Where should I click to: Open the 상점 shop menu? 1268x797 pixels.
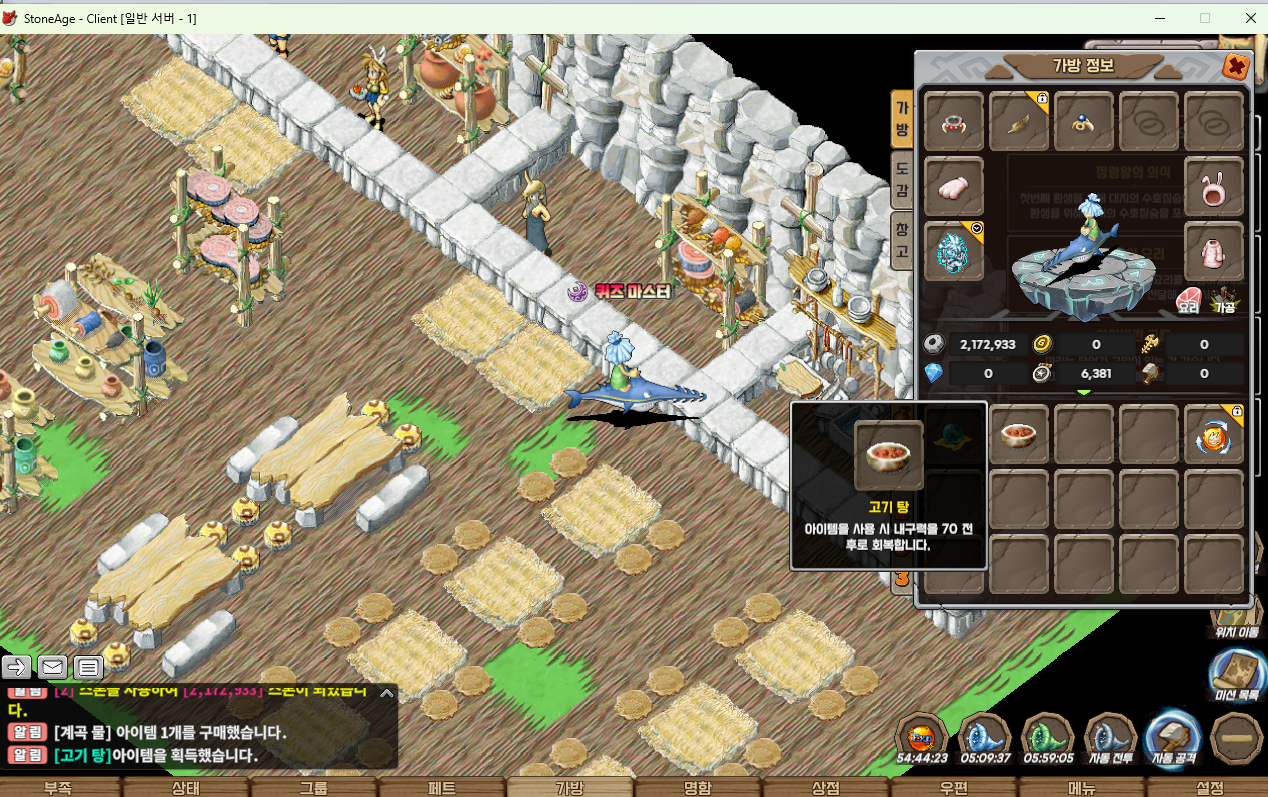click(x=826, y=788)
